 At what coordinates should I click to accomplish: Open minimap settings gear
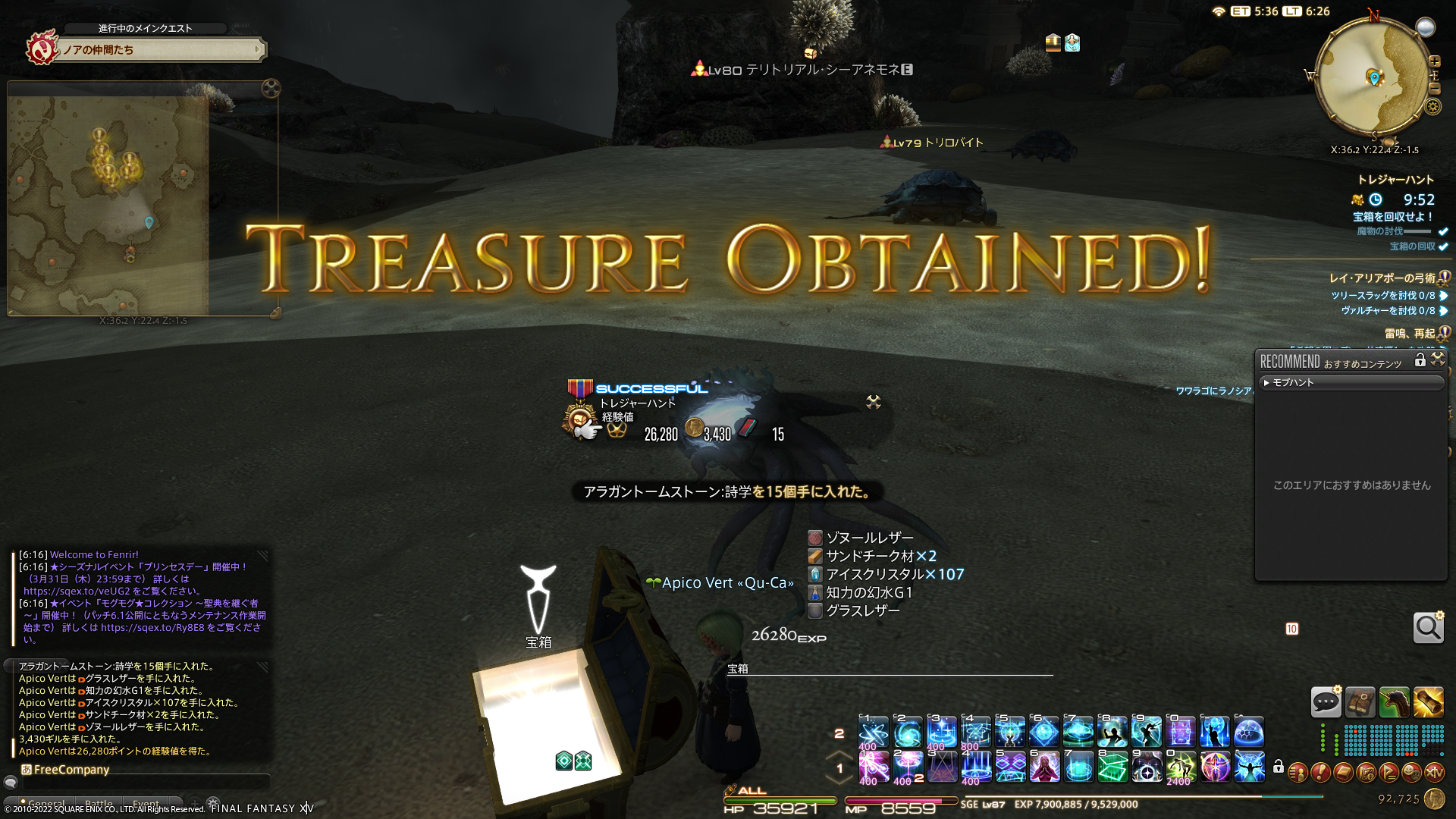click(x=1432, y=106)
